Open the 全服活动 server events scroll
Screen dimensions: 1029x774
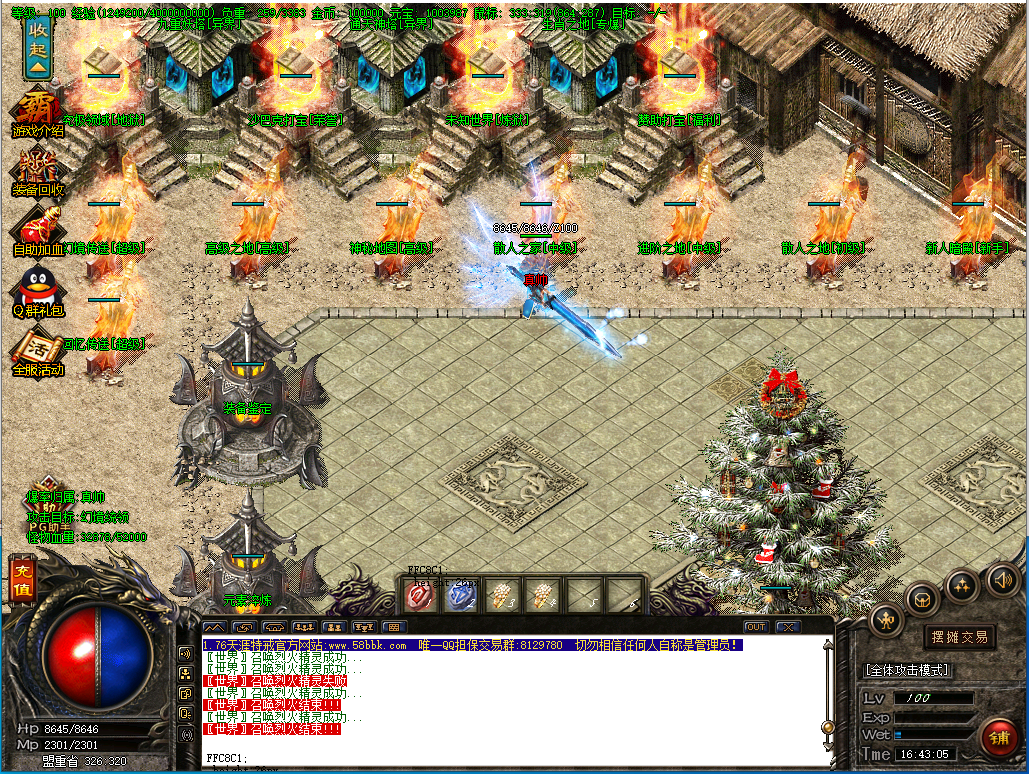37,350
